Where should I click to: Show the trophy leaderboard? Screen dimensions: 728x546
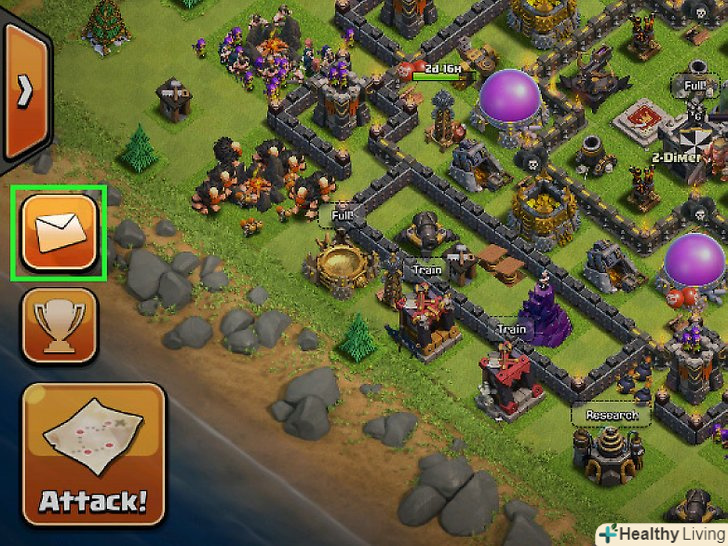click(x=58, y=325)
